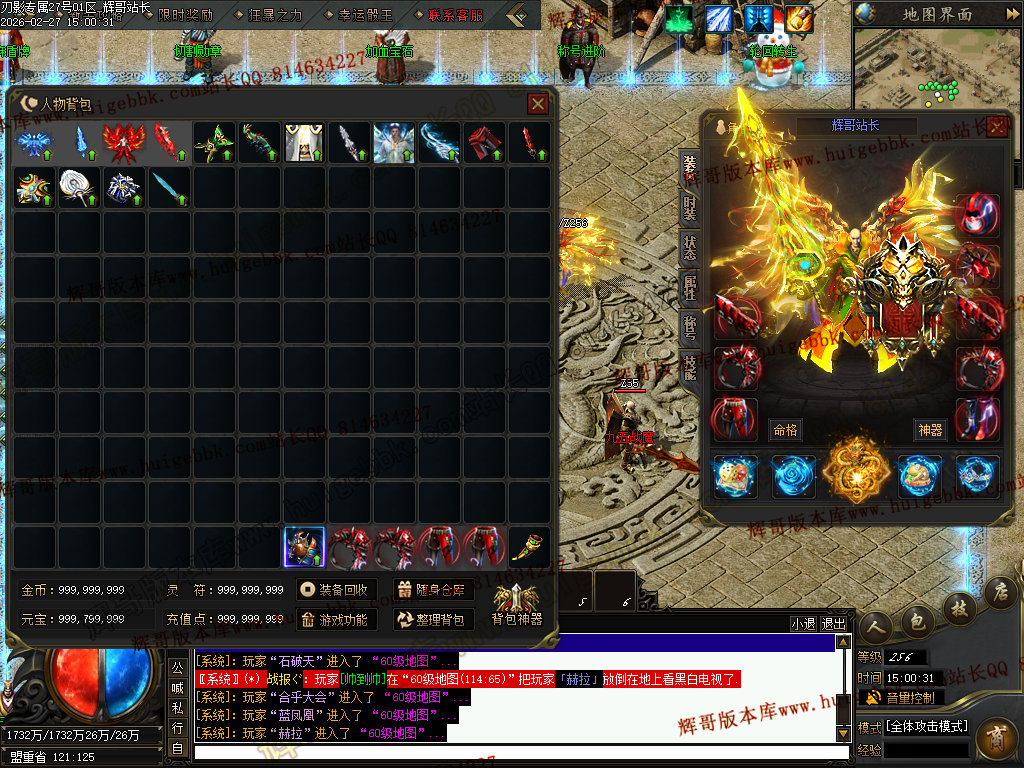Open the 游戏功能 game functions menu
Image resolution: width=1024 pixels, height=768 pixels.
click(335, 620)
